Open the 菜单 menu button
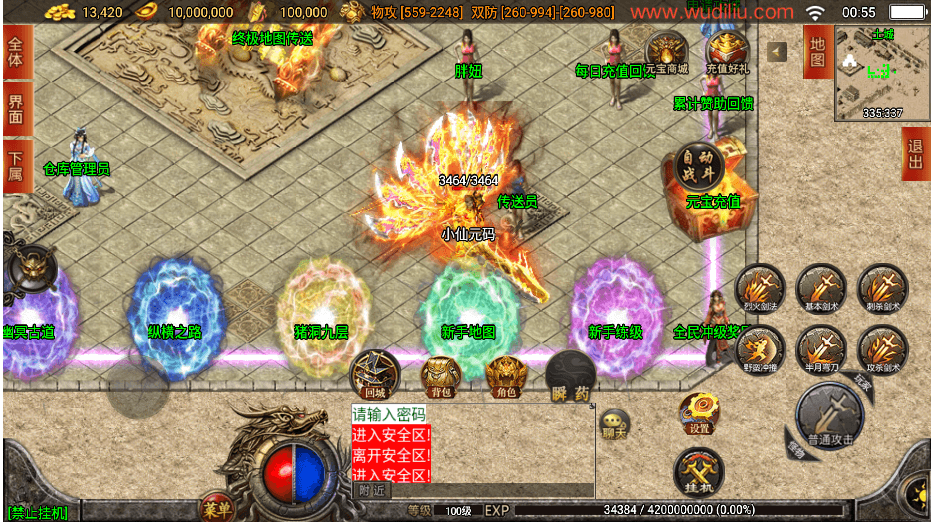931x522 pixels. tap(217, 508)
